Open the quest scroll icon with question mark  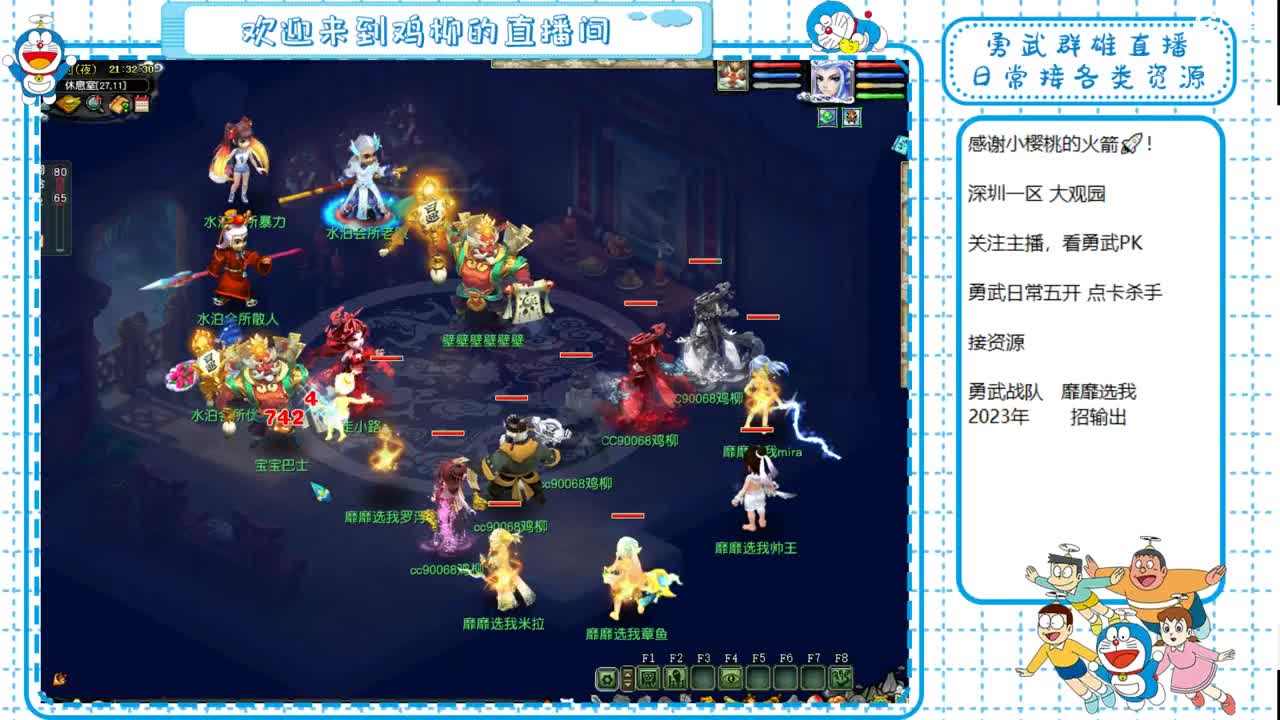point(119,104)
